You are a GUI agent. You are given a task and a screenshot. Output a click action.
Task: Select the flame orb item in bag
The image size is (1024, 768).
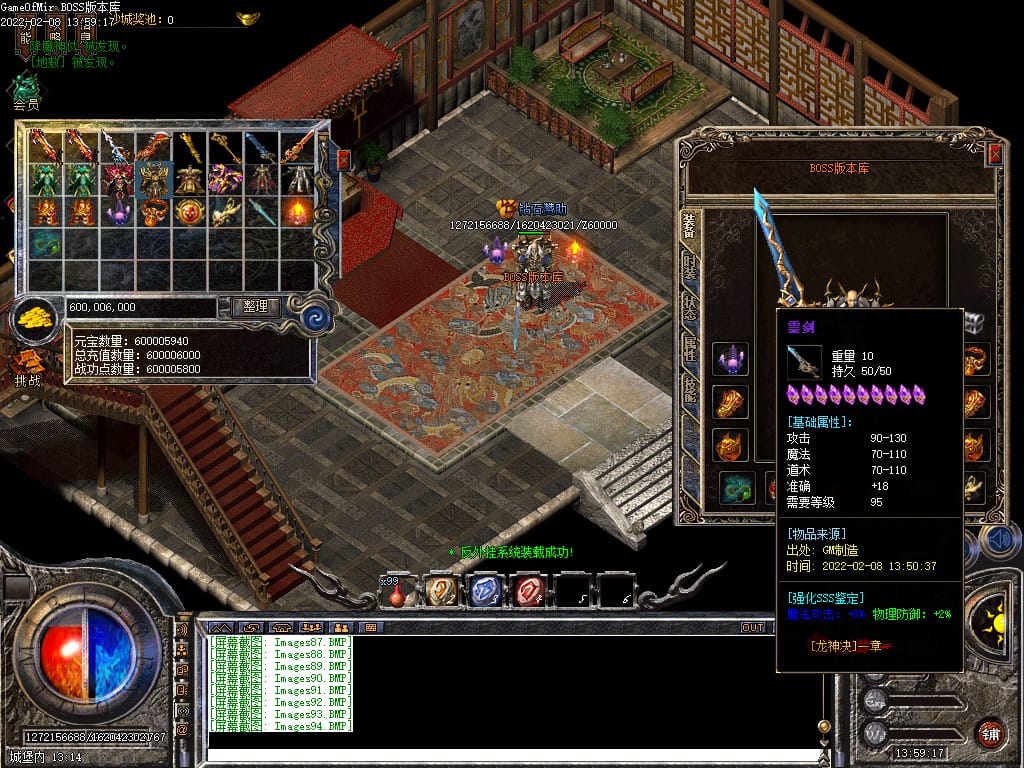tap(297, 212)
